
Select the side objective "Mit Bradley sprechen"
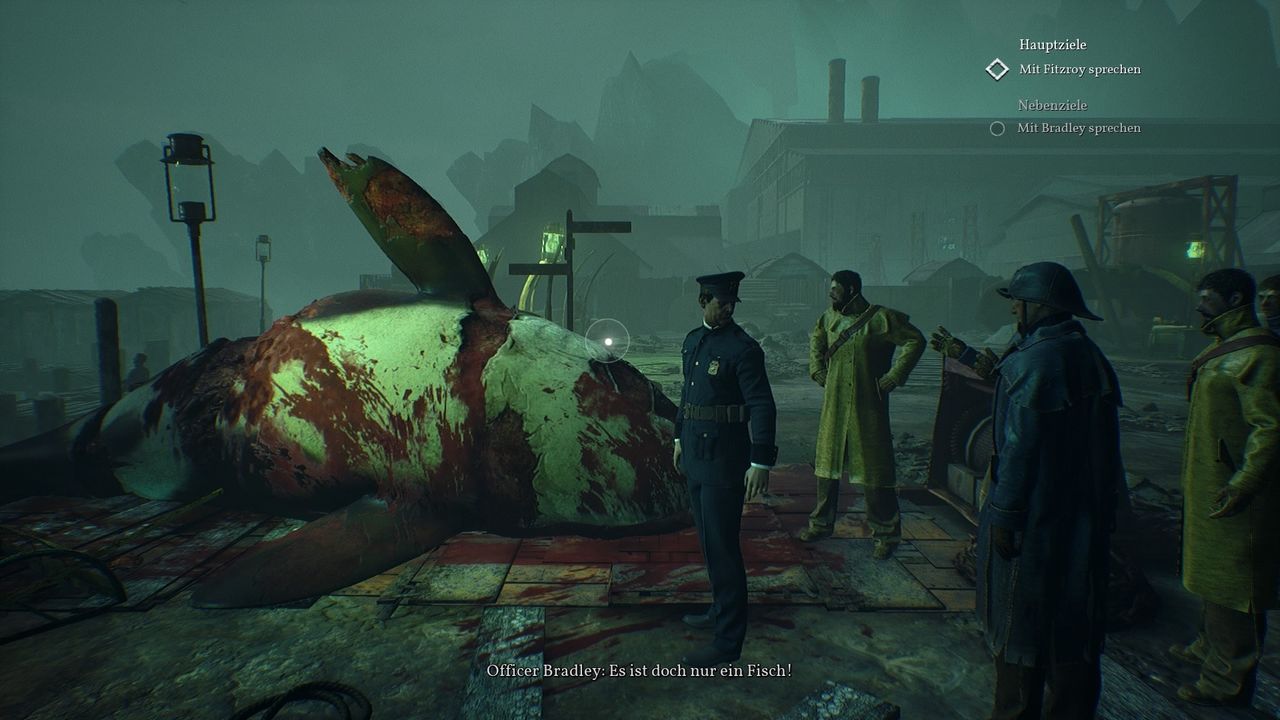click(1078, 128)
